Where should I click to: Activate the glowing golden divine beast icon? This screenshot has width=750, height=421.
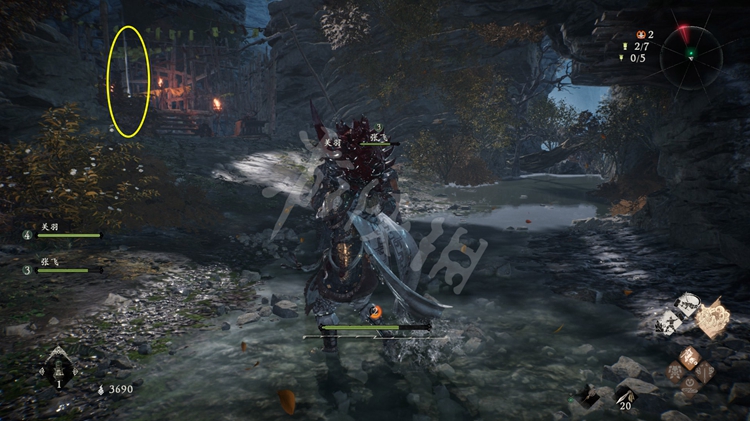point(713,318)
